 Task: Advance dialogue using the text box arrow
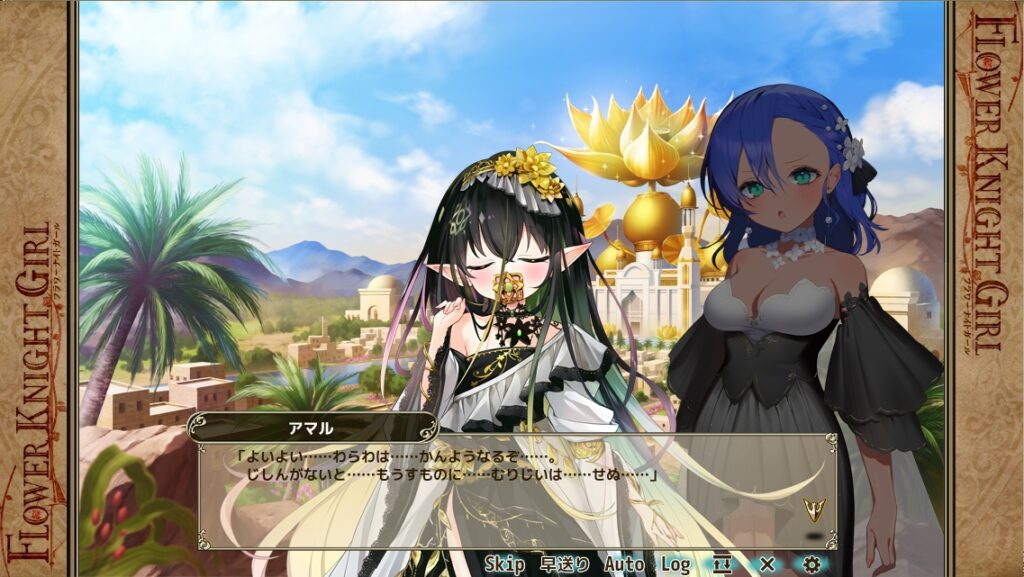point(814,510)
